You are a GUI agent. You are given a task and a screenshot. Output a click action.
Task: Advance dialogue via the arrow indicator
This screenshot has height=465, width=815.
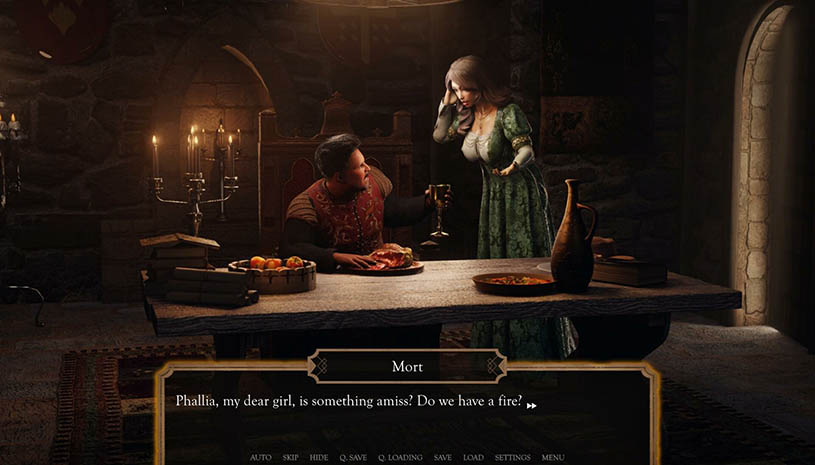531,405
